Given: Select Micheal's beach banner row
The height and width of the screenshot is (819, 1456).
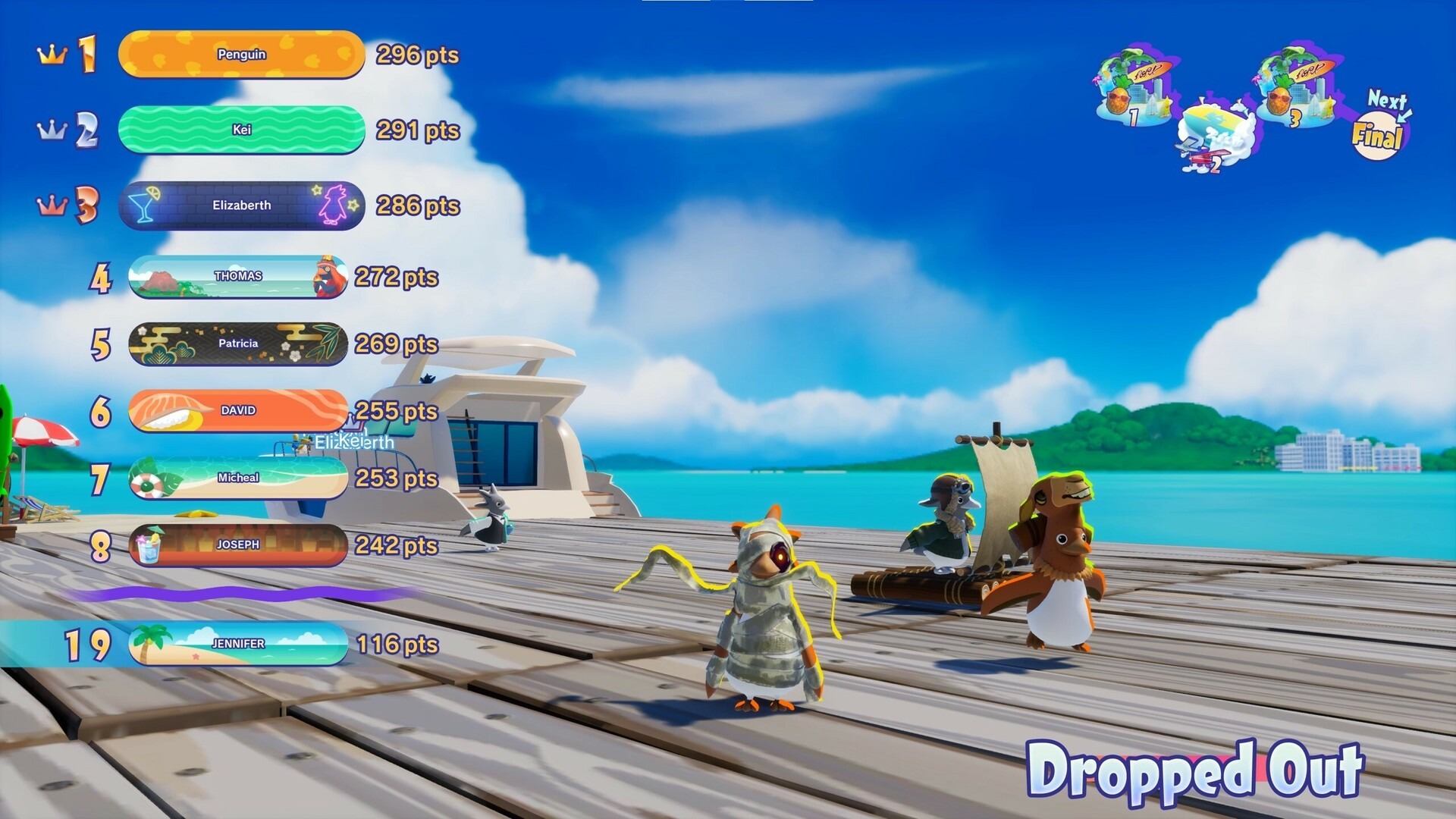Looking at the screenshot, I should tap(238, 478).
